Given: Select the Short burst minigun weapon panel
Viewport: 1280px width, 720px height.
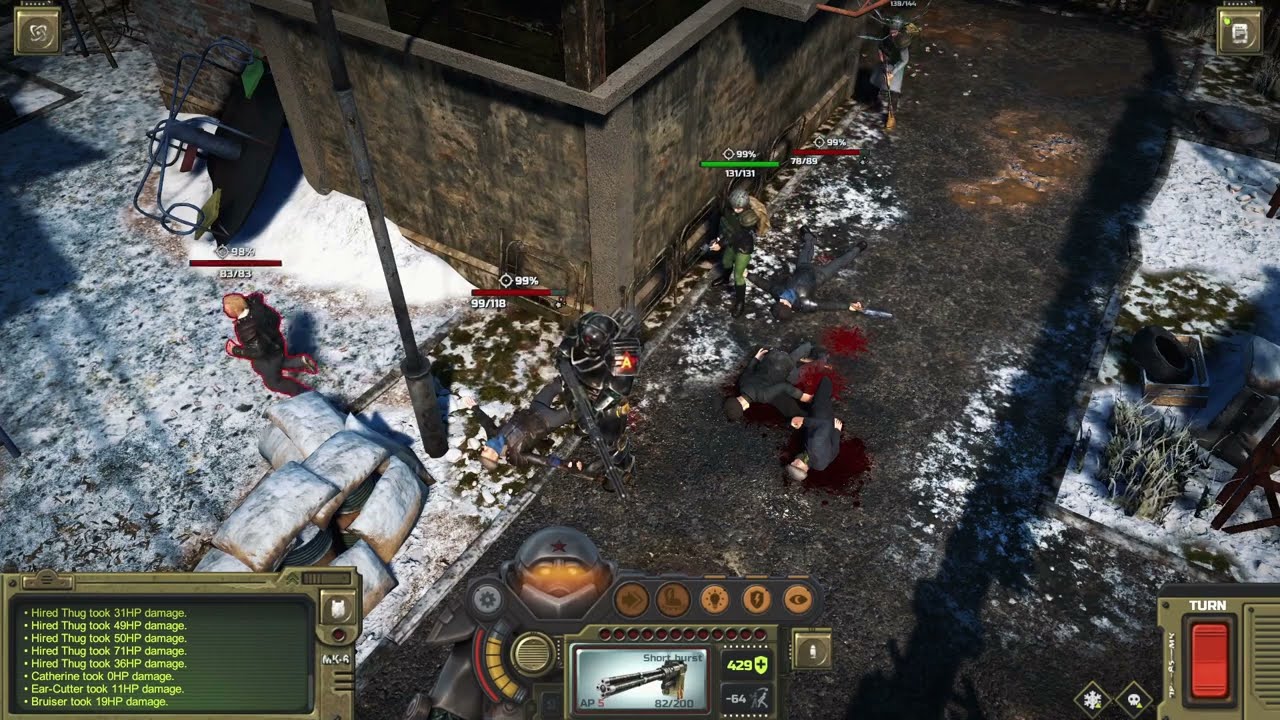Looking at the screenshot, I should [x=640, y=679].
